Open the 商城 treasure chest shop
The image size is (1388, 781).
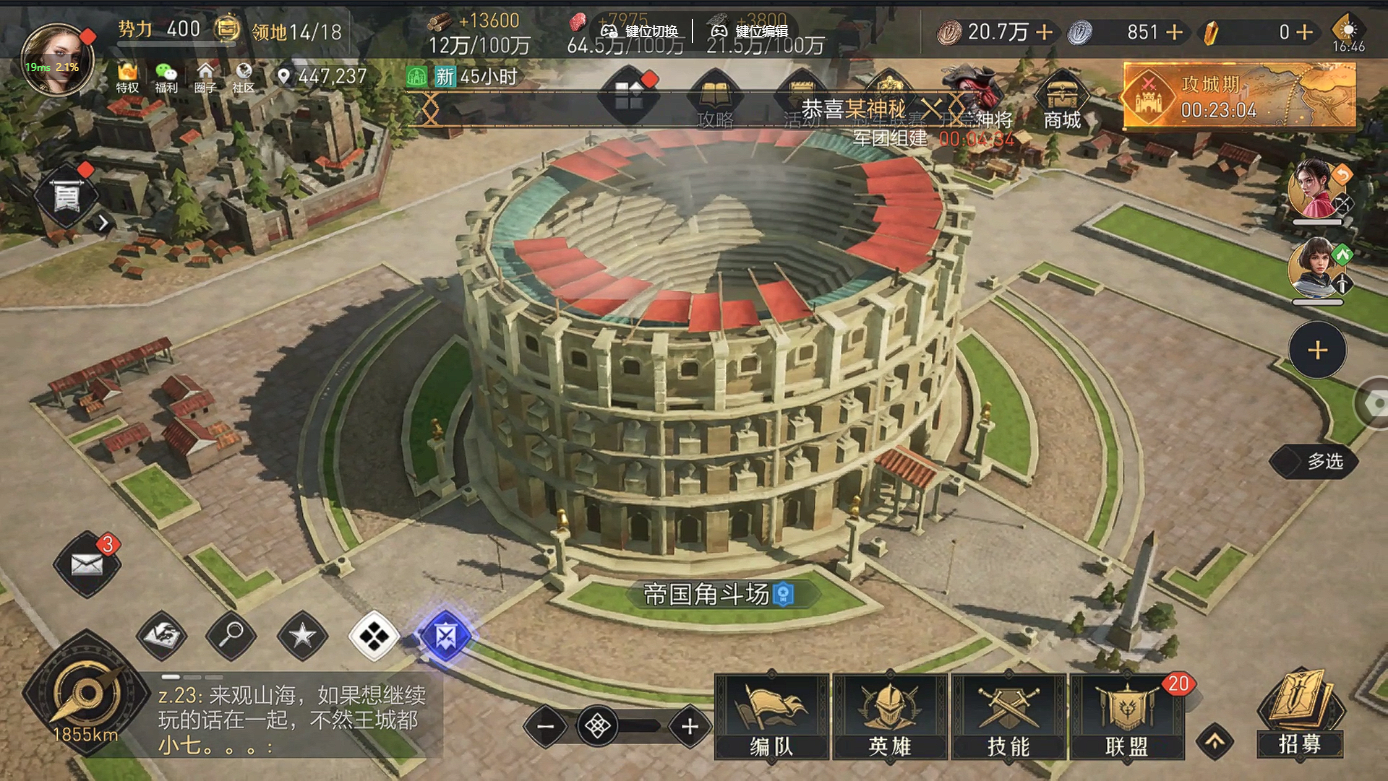point(1062,101)
